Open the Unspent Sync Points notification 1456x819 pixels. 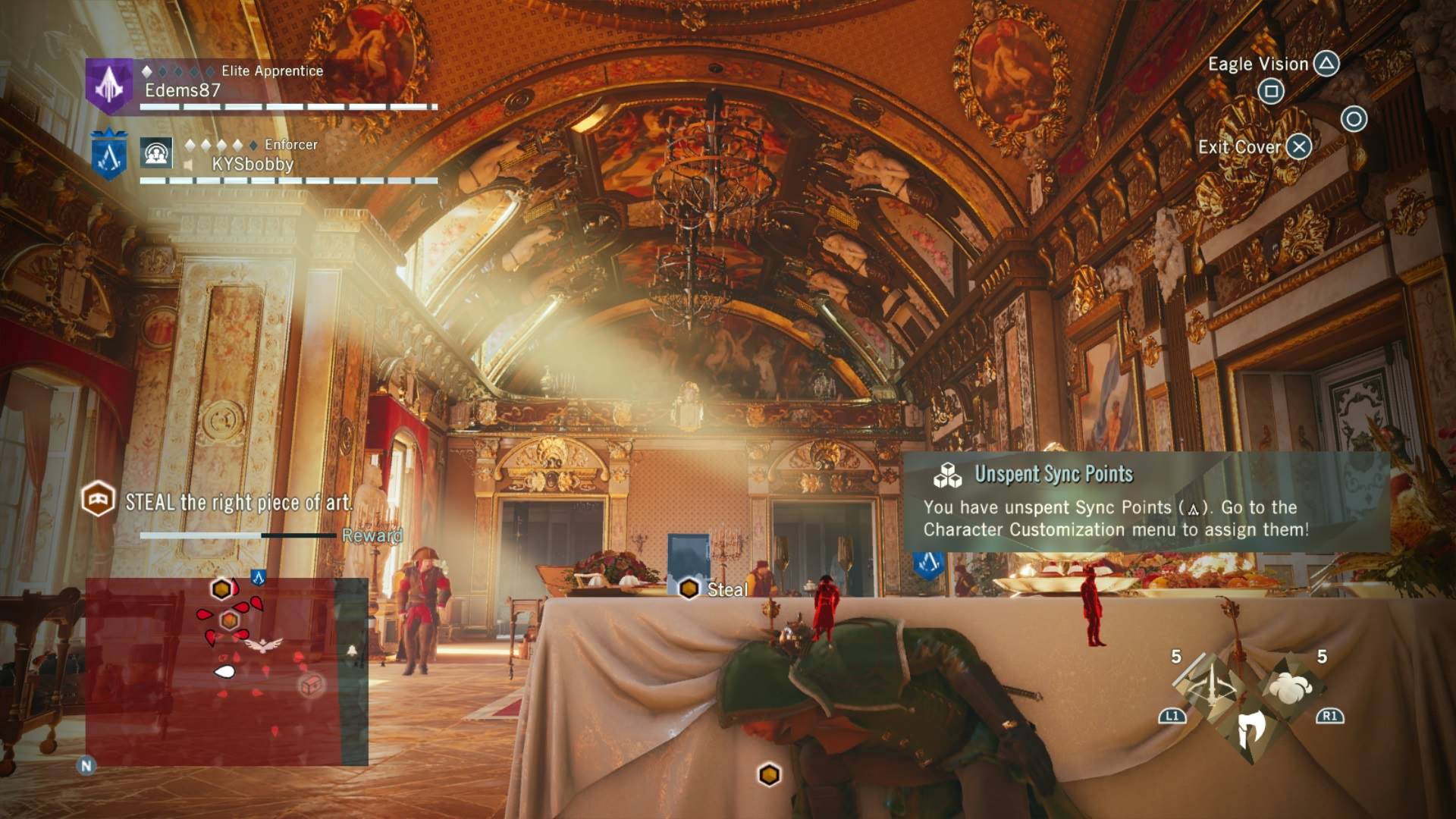[1146, 501]
